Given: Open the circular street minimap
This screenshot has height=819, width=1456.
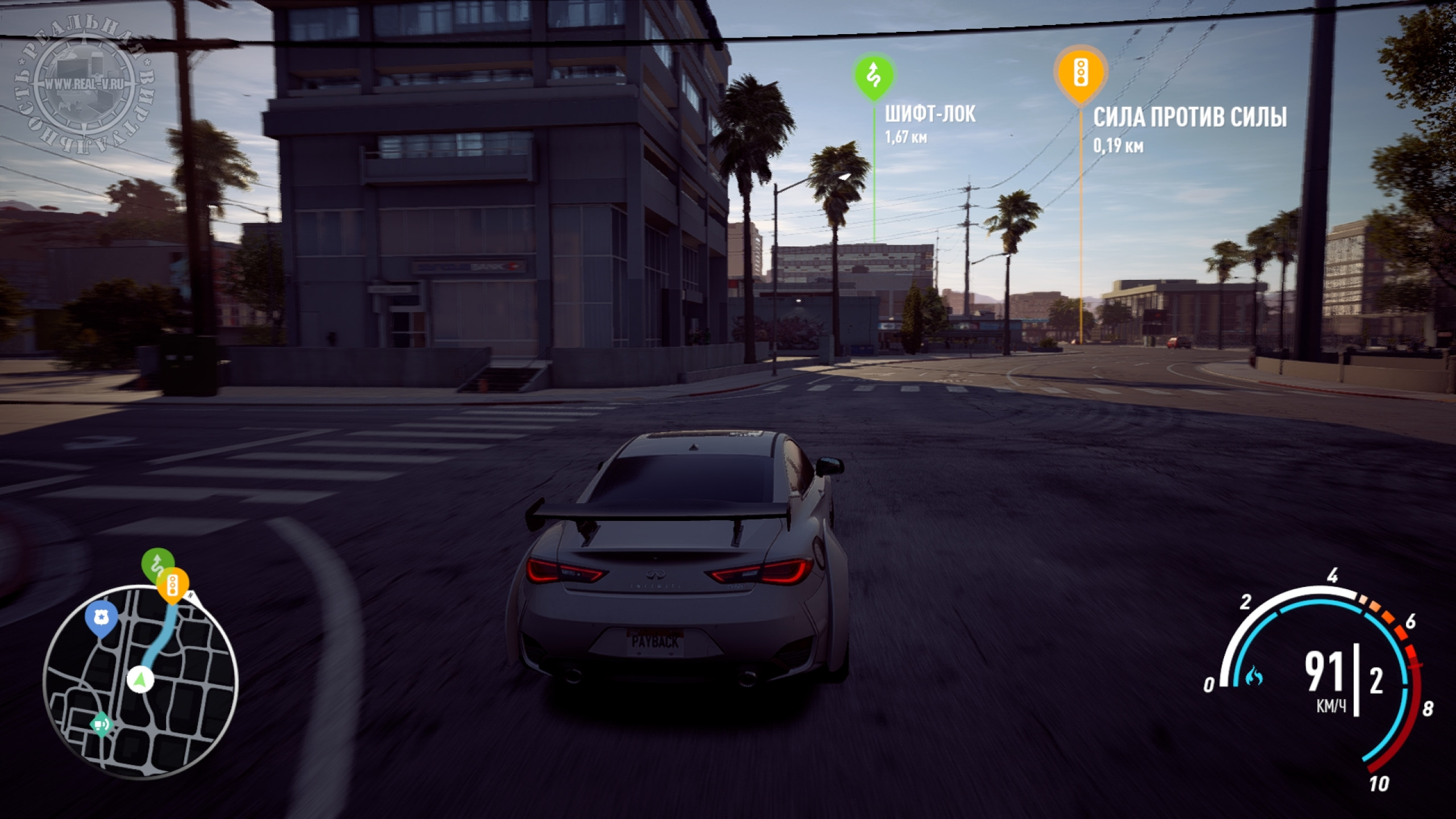Looking at the screenshot, I should point(140,681).
